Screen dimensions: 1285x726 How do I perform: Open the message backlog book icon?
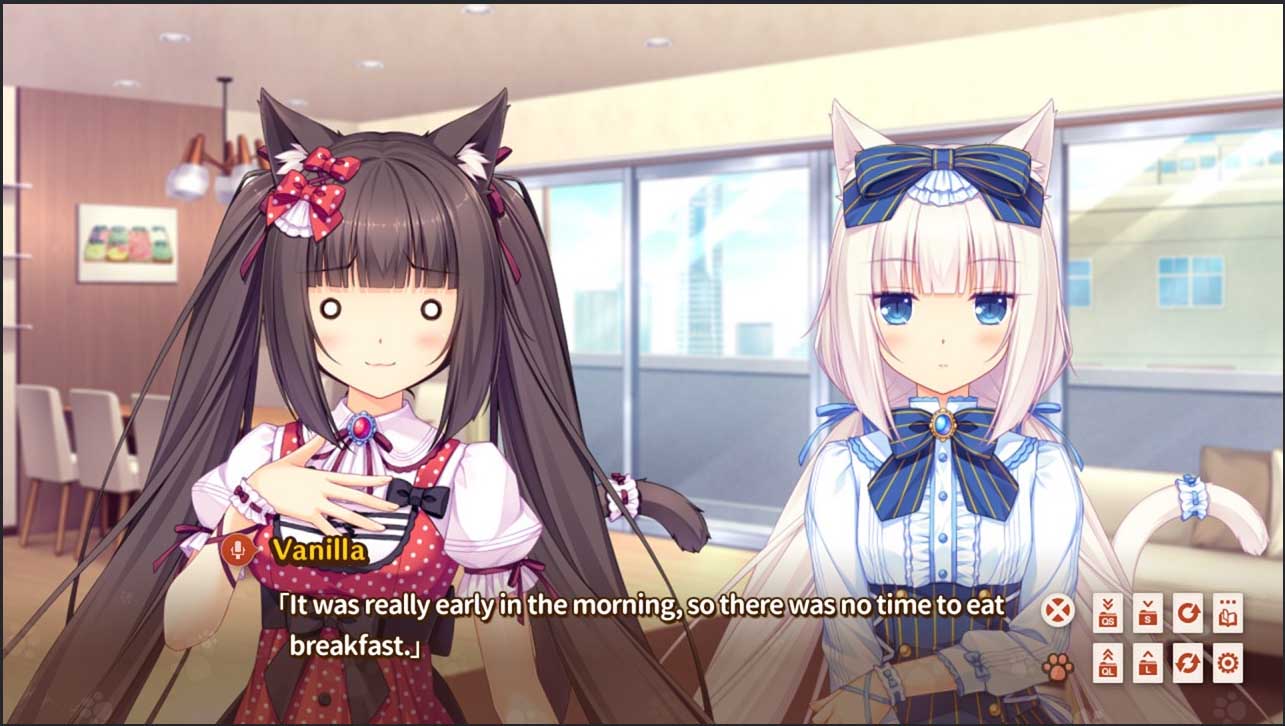(x=1227, y=612)
